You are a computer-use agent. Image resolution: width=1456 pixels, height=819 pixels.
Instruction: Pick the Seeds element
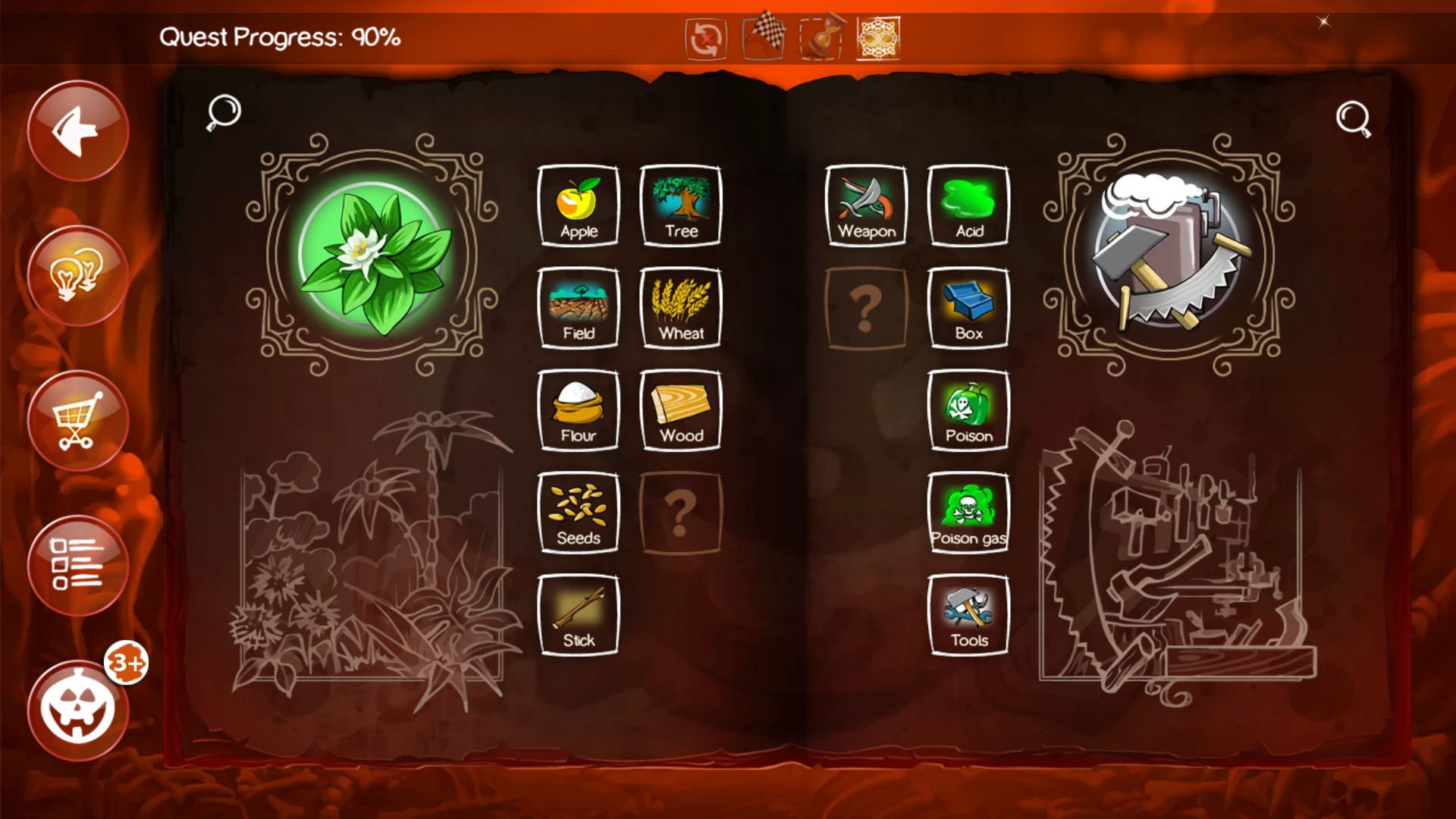point(578,513)
